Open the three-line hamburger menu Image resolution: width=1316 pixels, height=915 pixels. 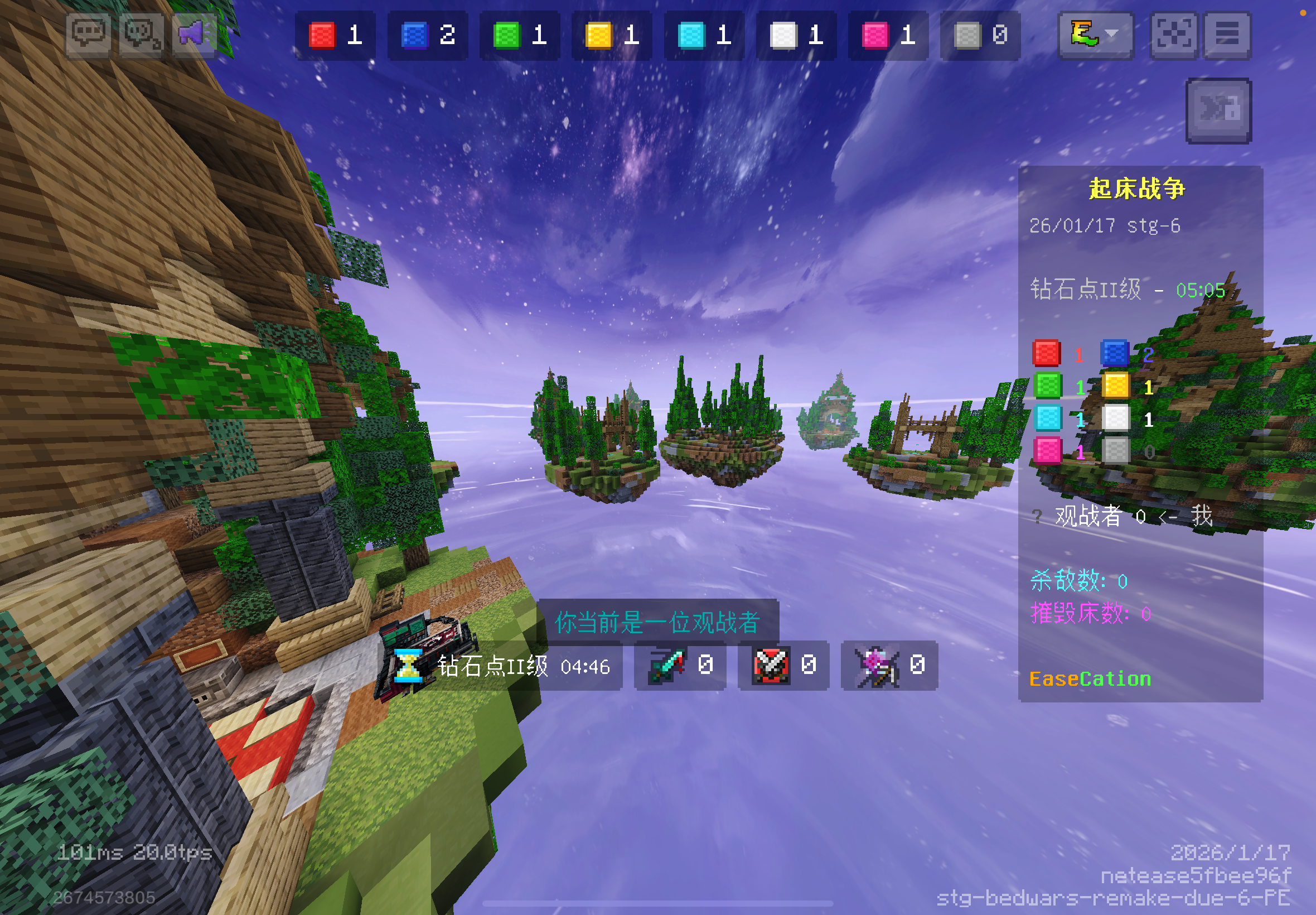1227,35
